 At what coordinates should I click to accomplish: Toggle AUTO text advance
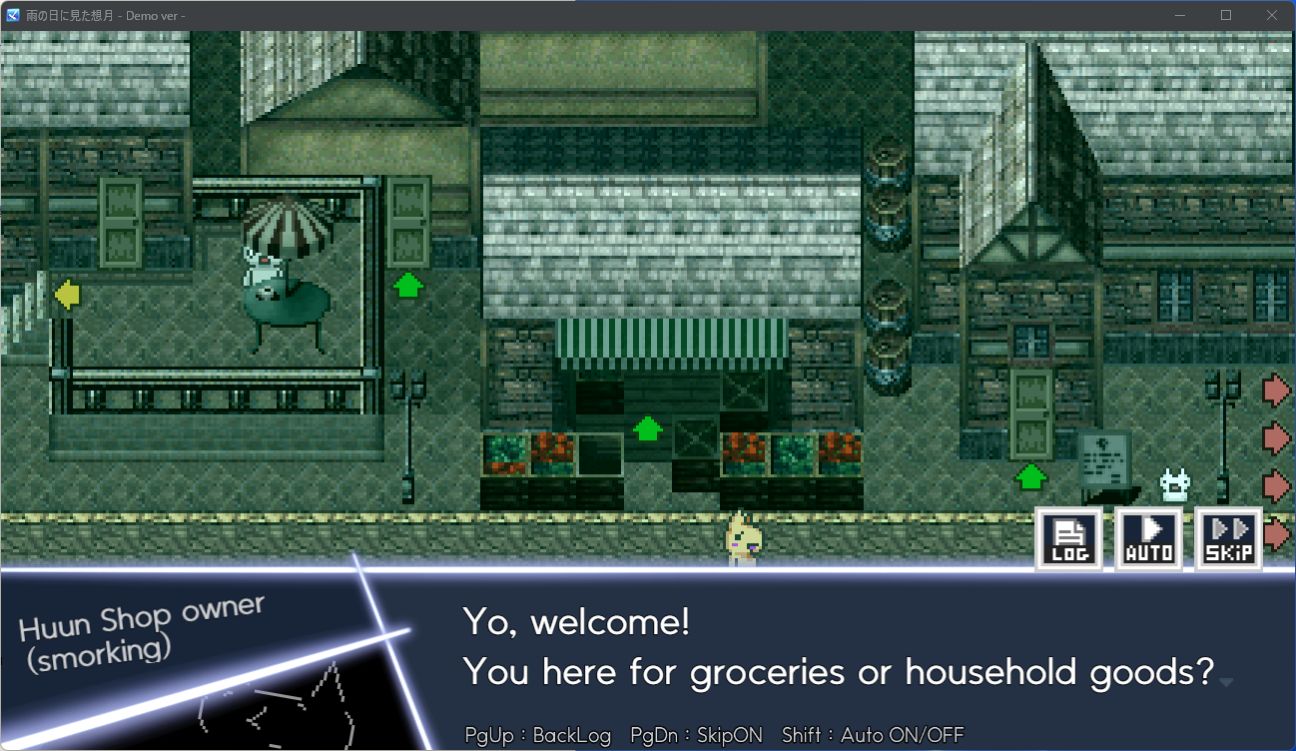1148,539
